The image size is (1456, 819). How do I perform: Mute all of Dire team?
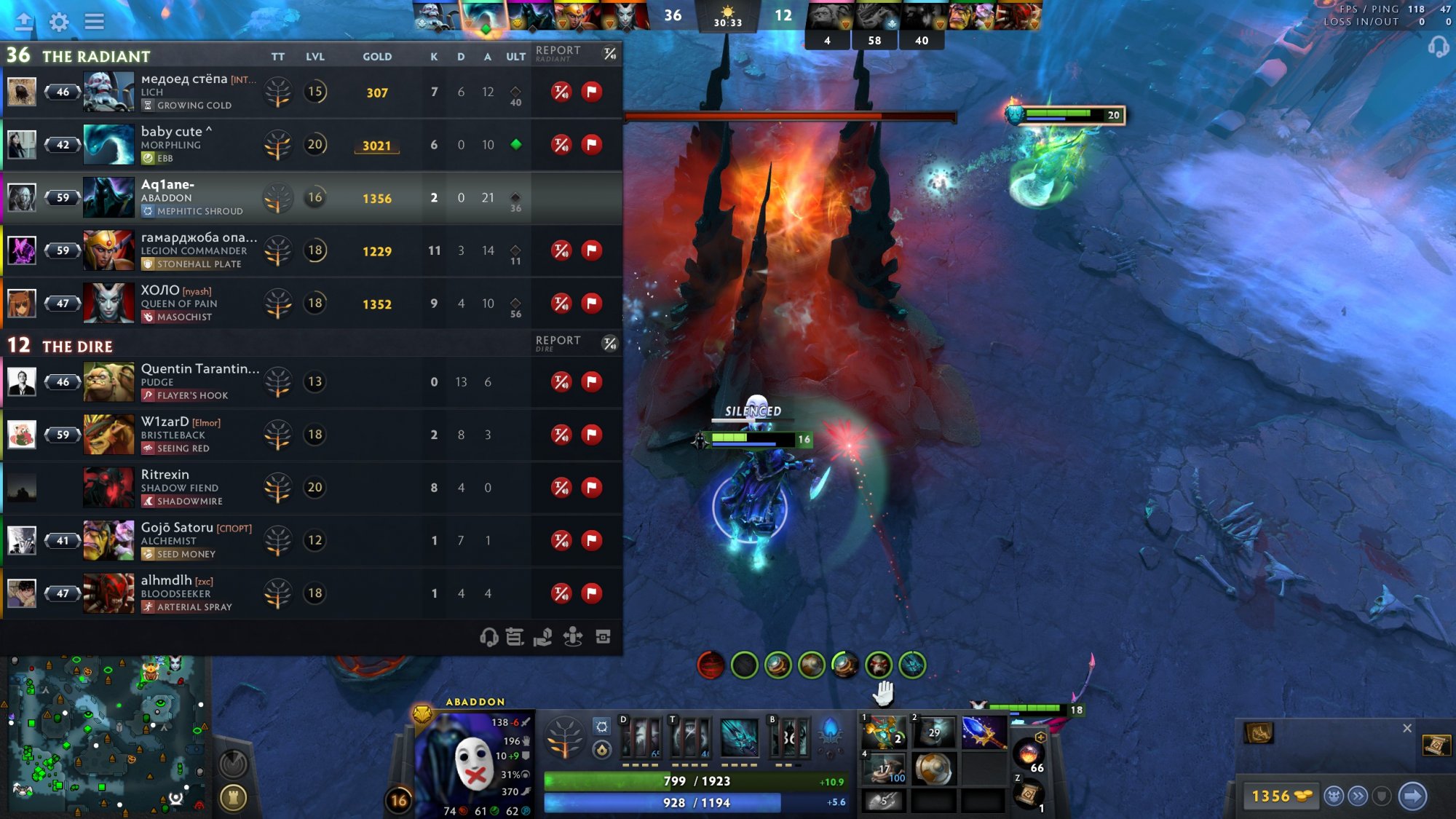610,344
